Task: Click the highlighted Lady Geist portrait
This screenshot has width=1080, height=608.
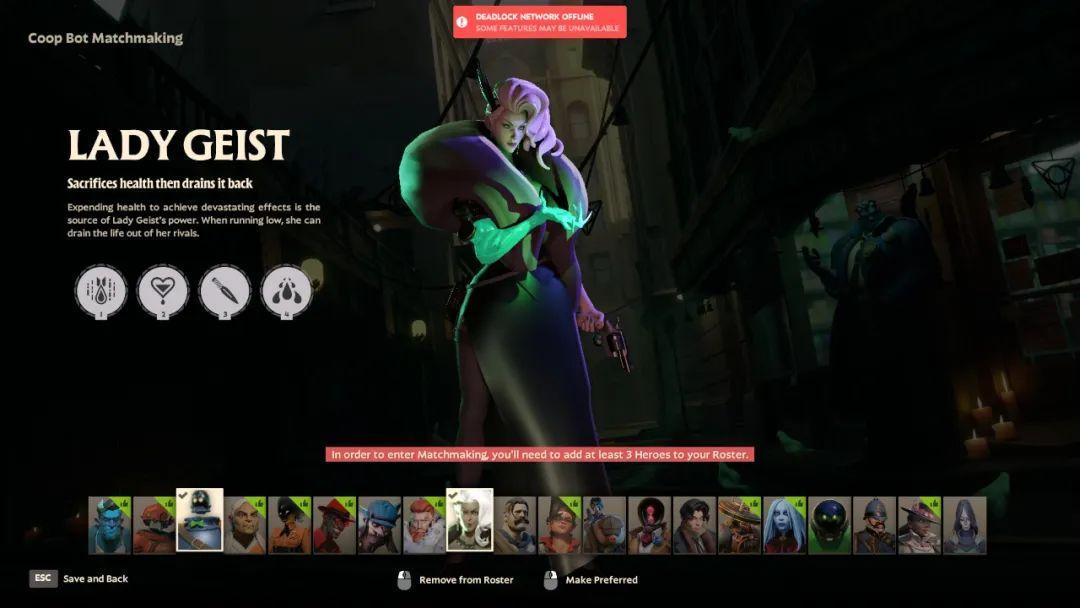Action: [x=469, y=520]
